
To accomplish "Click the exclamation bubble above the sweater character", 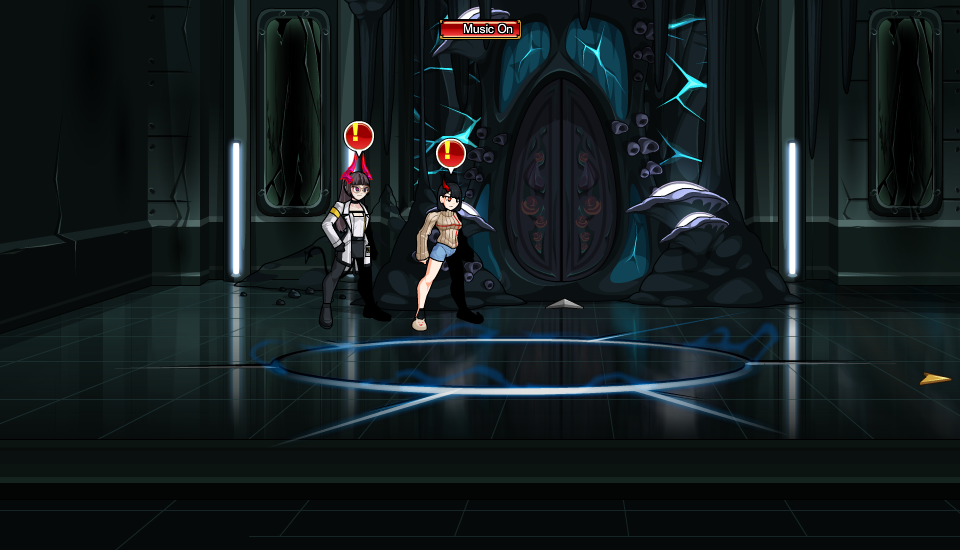I will (450, 153).
